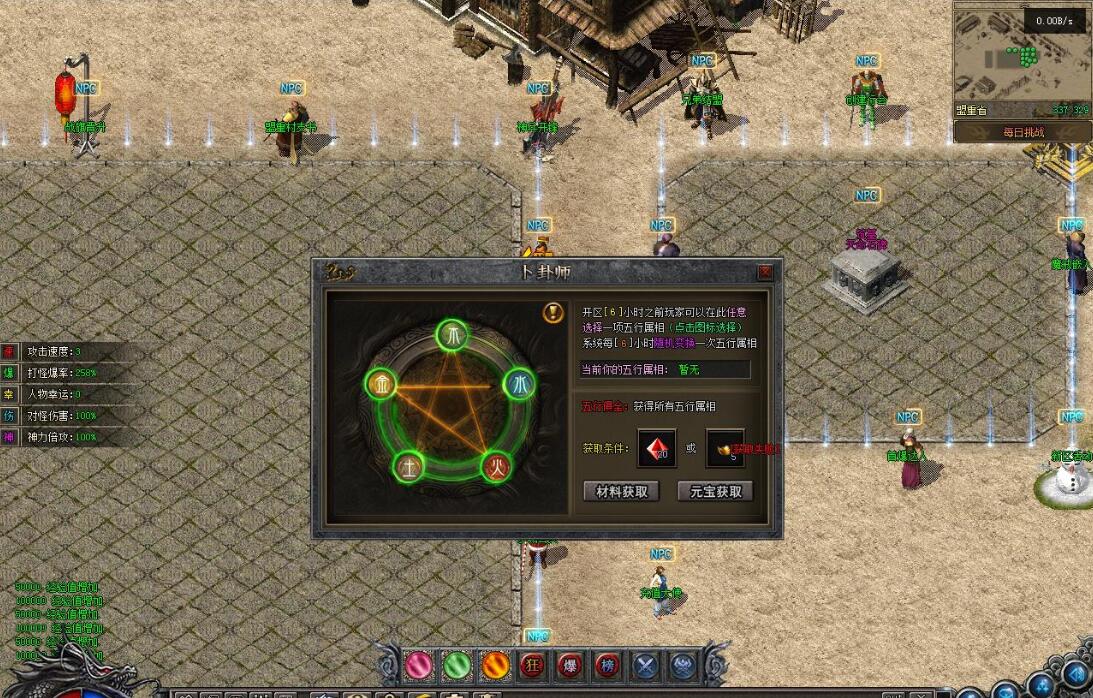The height and width of the screenshot is (698, 1093).
Task: Open the 每日挑战 daily challenge button
Action: coord(1022,132)
